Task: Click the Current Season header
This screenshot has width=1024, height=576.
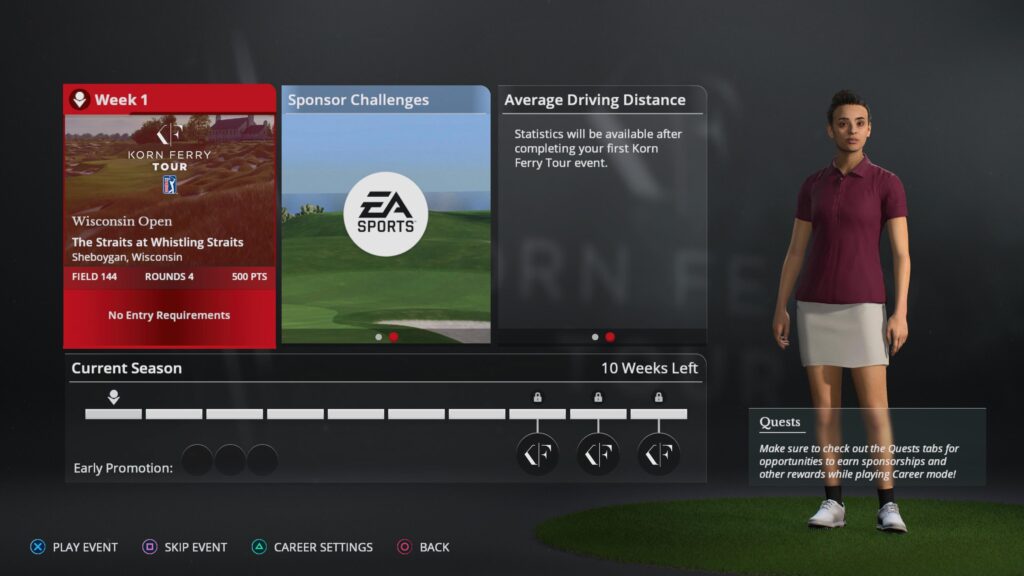Action: [x=127, y=368]
